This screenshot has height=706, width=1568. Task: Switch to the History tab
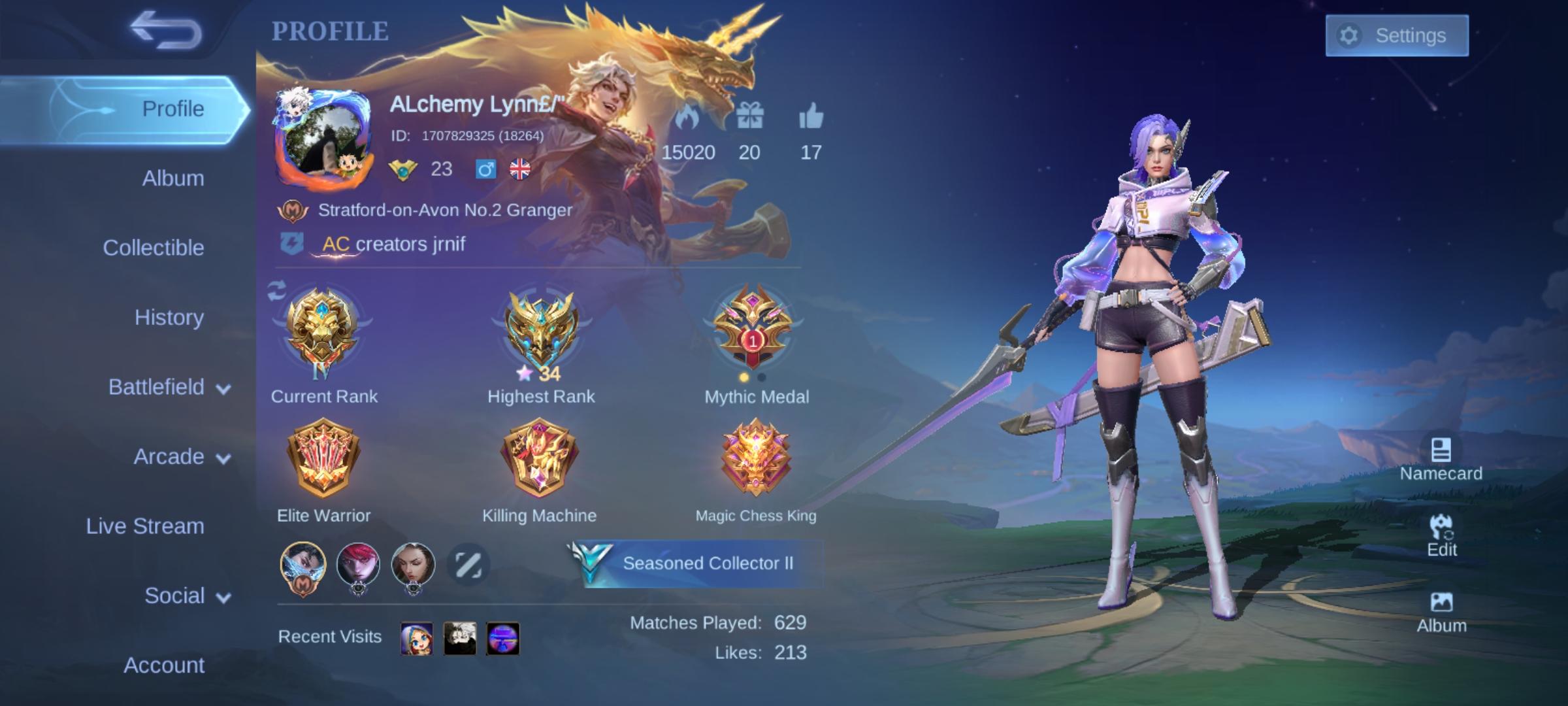click(x=169, y=318)
